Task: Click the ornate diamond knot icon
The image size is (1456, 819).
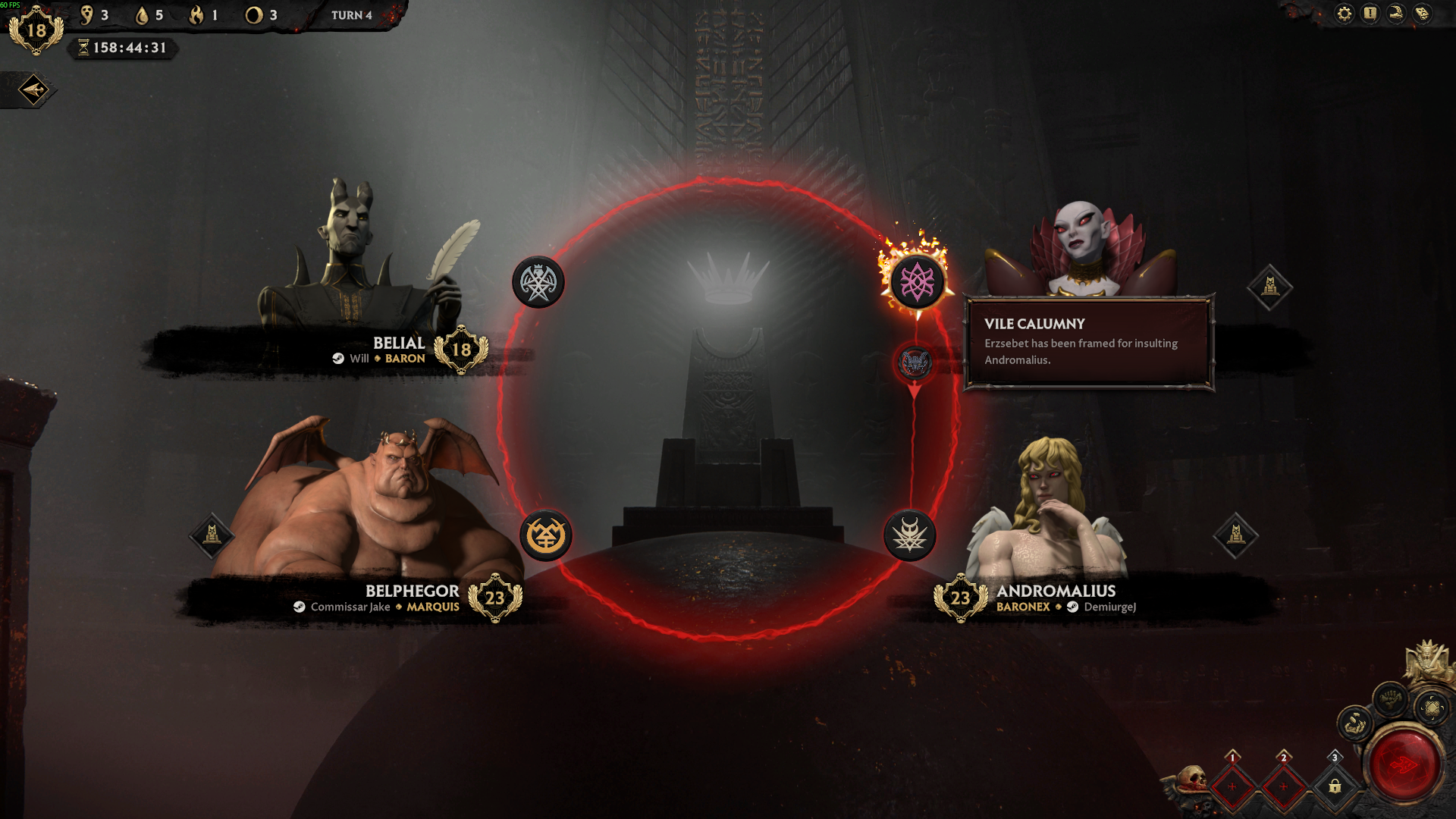Action: pos(1432,708)
